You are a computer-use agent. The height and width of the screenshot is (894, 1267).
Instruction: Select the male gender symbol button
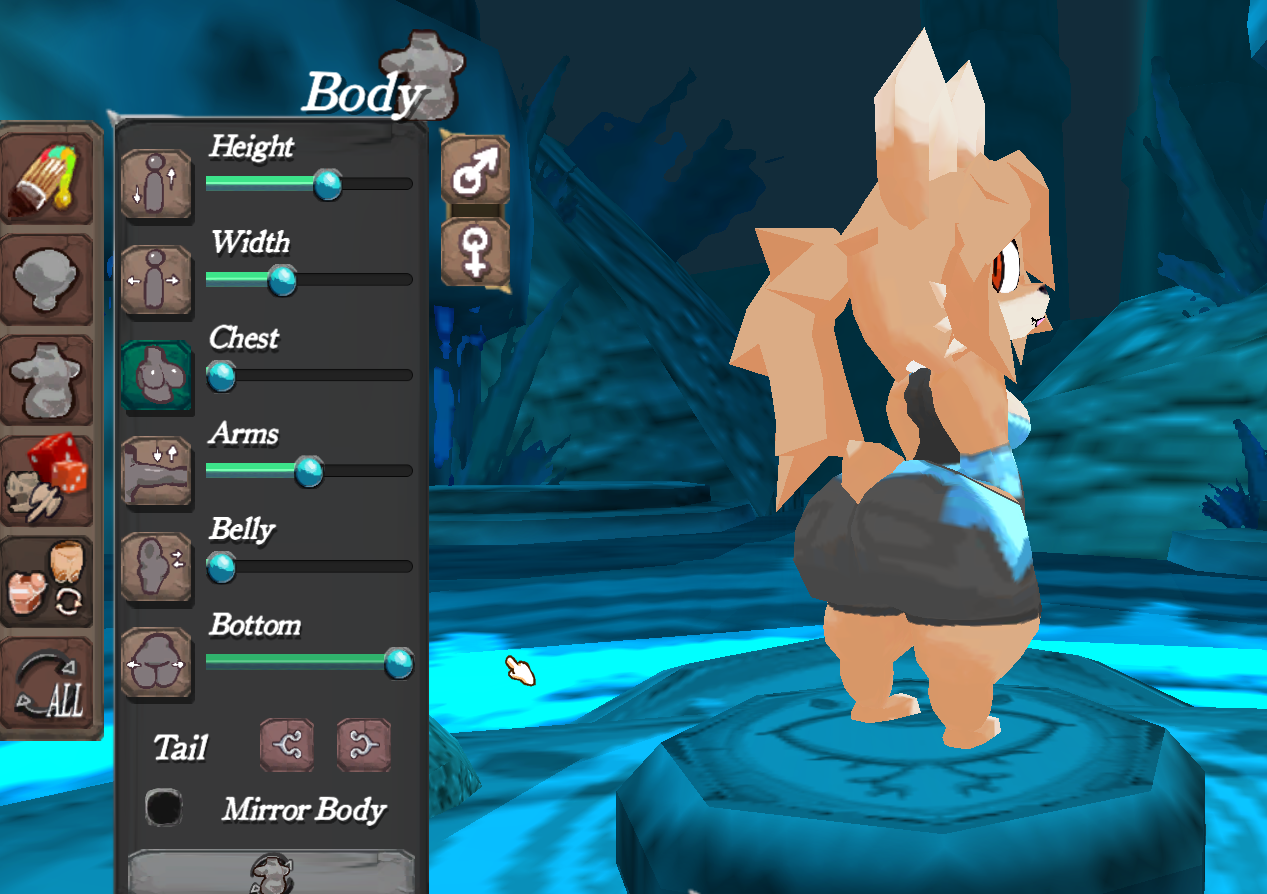tap(475, 171)
